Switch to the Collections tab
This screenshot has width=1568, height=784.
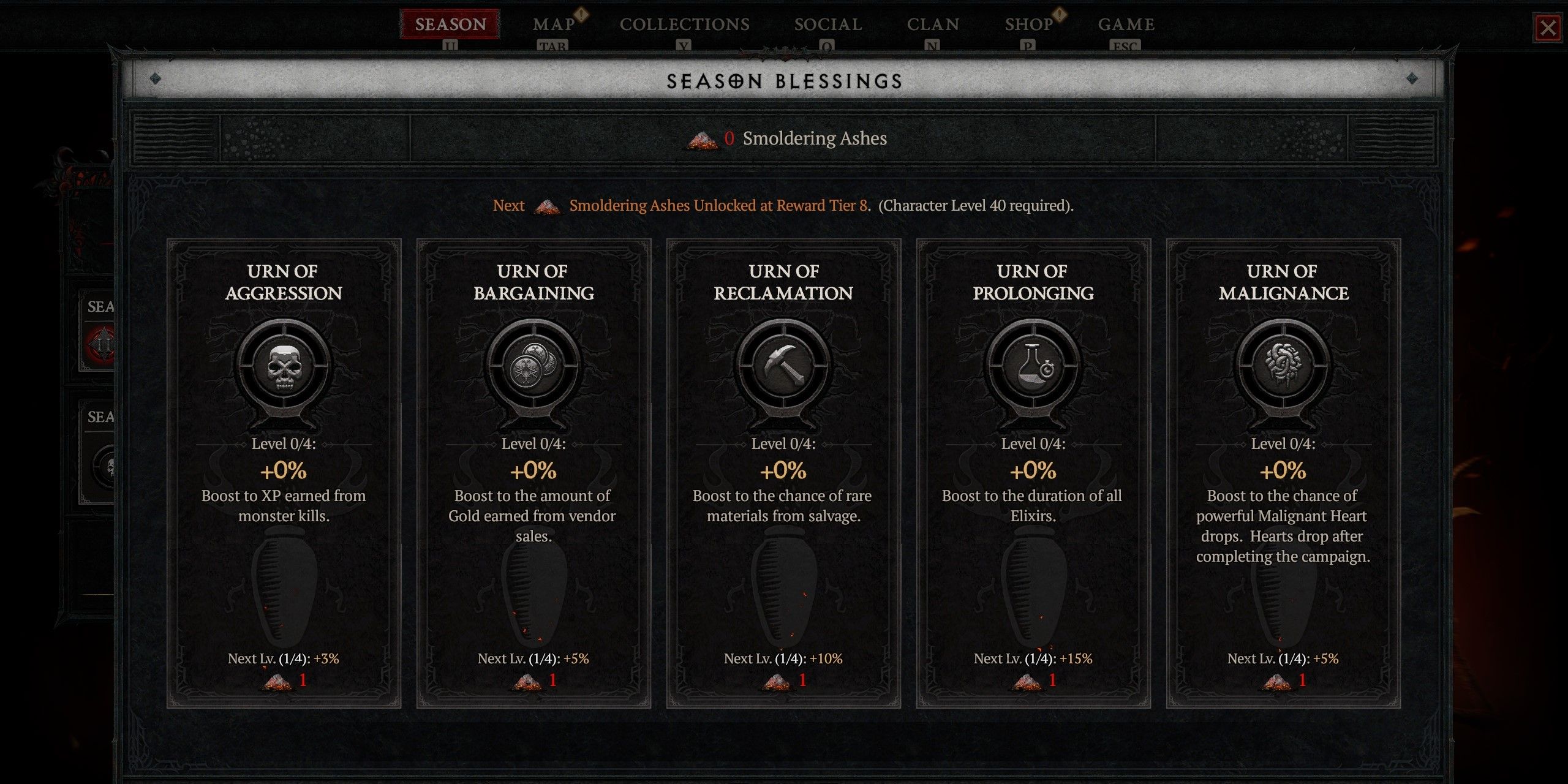coord(684,24)
